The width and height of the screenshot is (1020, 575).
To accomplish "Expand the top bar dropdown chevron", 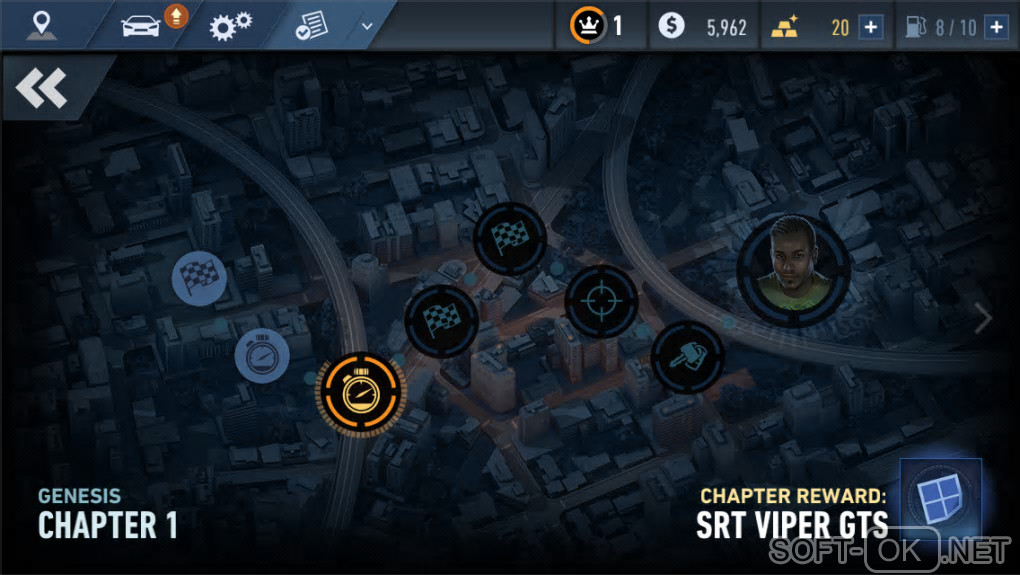I will point(367,26).
